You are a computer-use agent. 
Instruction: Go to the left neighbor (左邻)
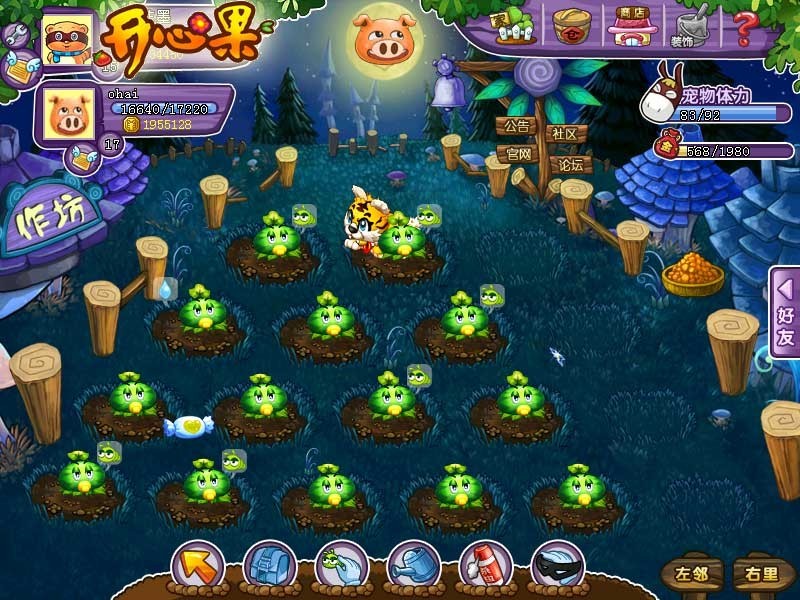coord(690,574)
